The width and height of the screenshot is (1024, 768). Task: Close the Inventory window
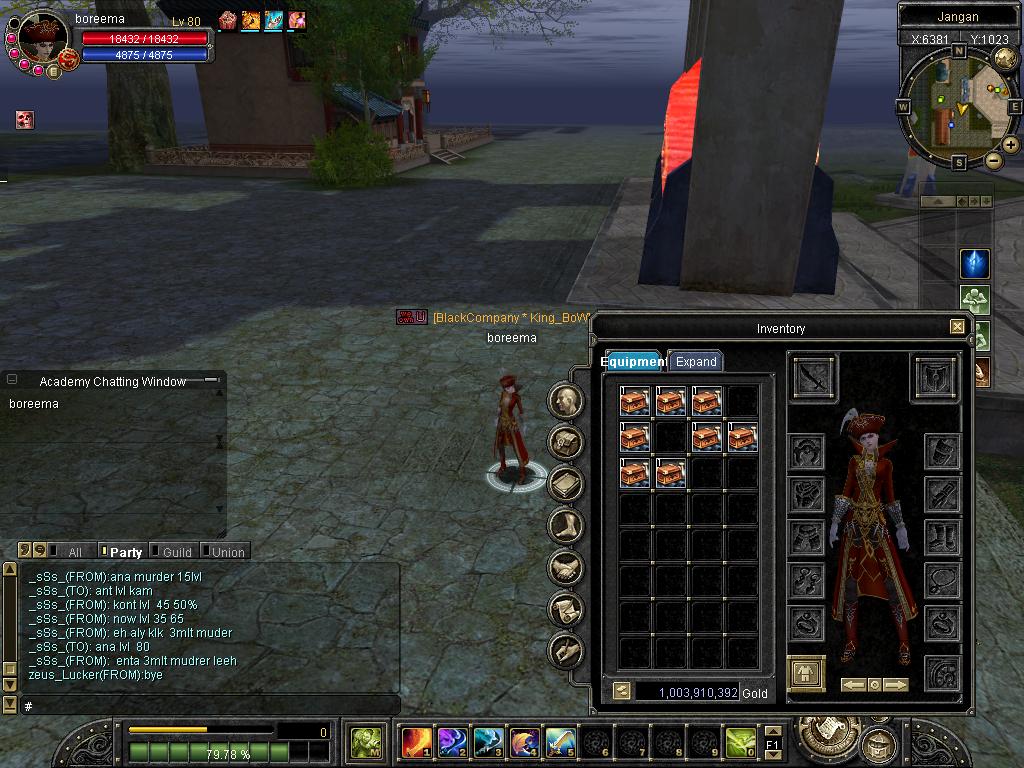pyautogui.click(x=957, y=327)
